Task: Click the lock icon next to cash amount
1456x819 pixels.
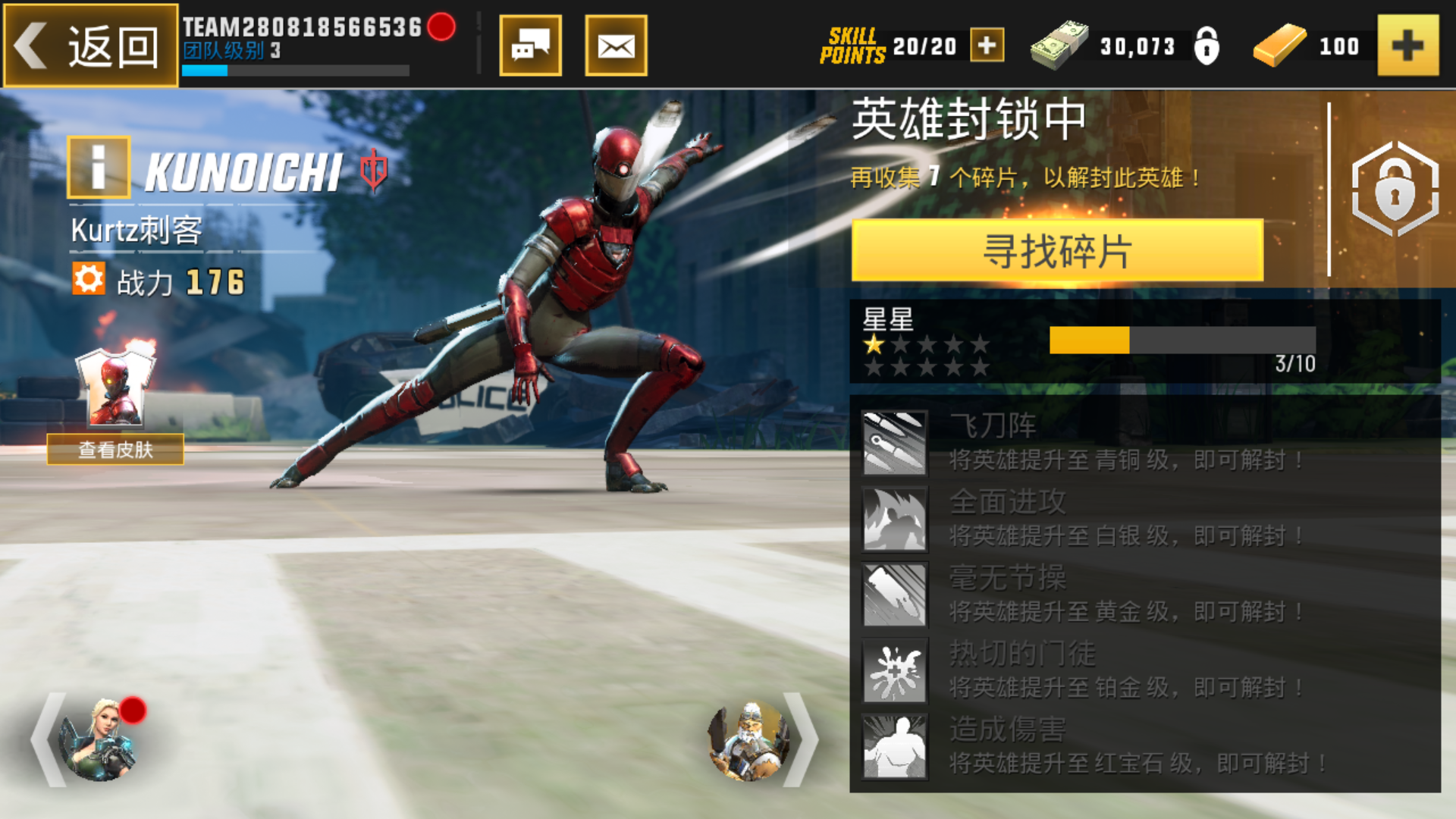Action: (x=1207, y=45)
